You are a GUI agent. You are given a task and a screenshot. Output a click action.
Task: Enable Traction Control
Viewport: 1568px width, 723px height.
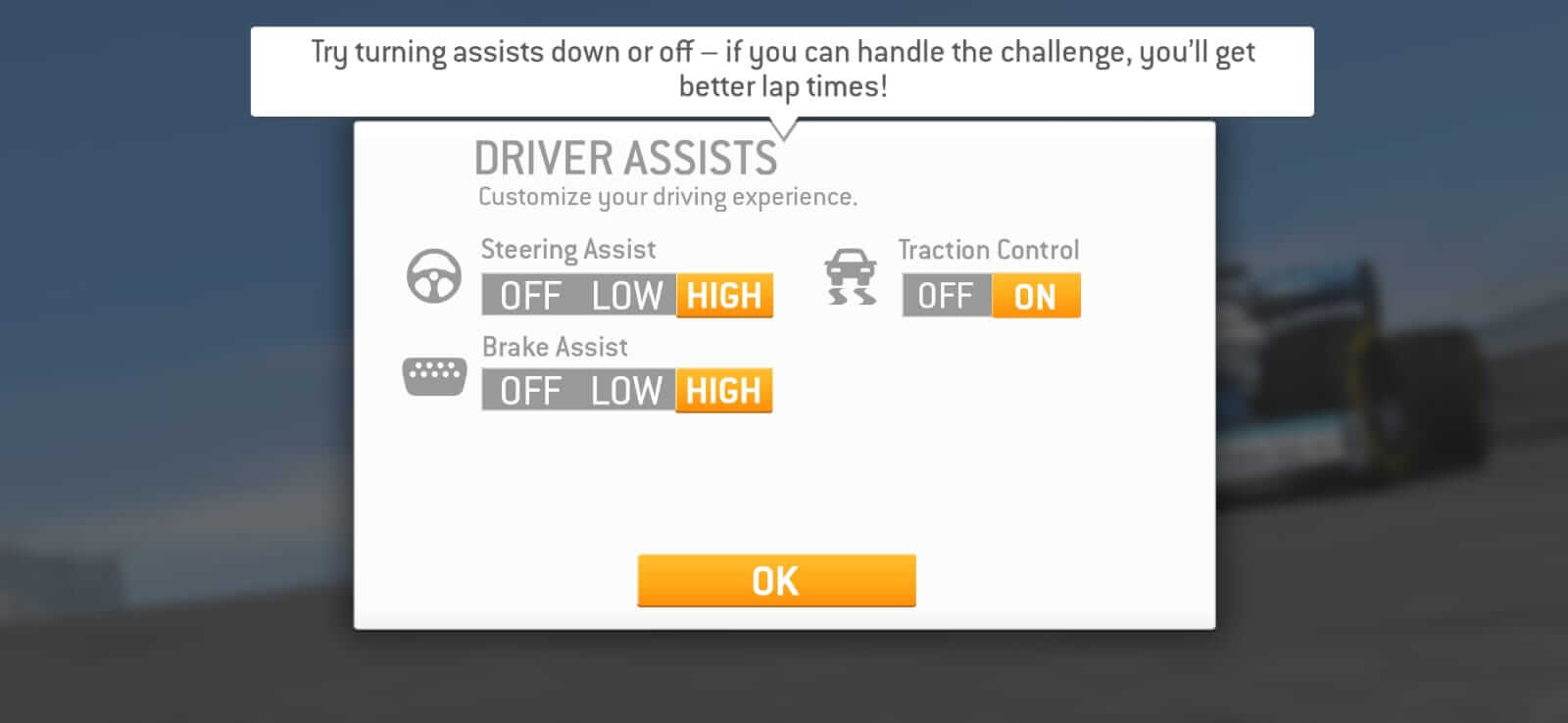[1035, 295]
